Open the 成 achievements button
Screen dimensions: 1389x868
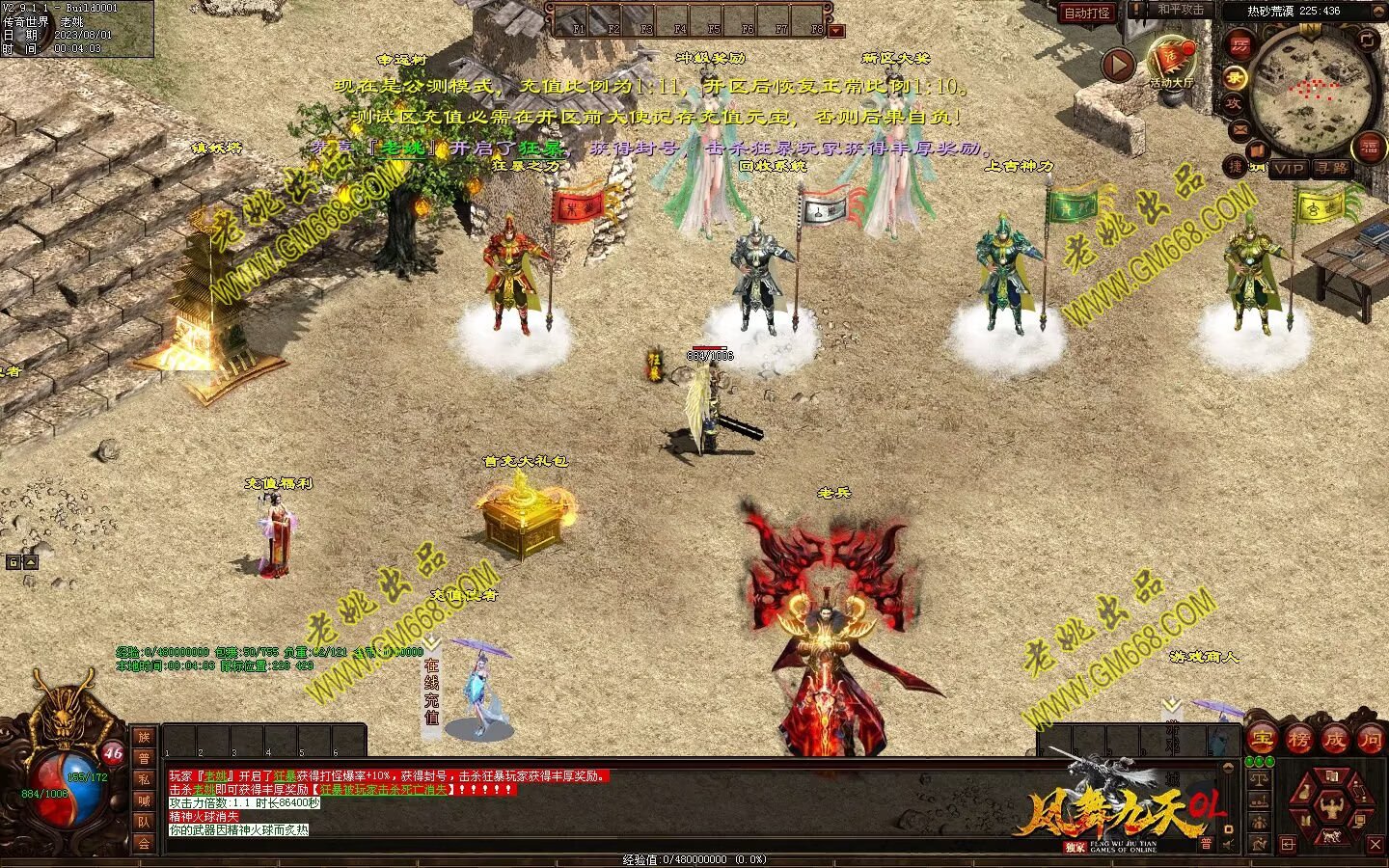tap(1334, 740)
